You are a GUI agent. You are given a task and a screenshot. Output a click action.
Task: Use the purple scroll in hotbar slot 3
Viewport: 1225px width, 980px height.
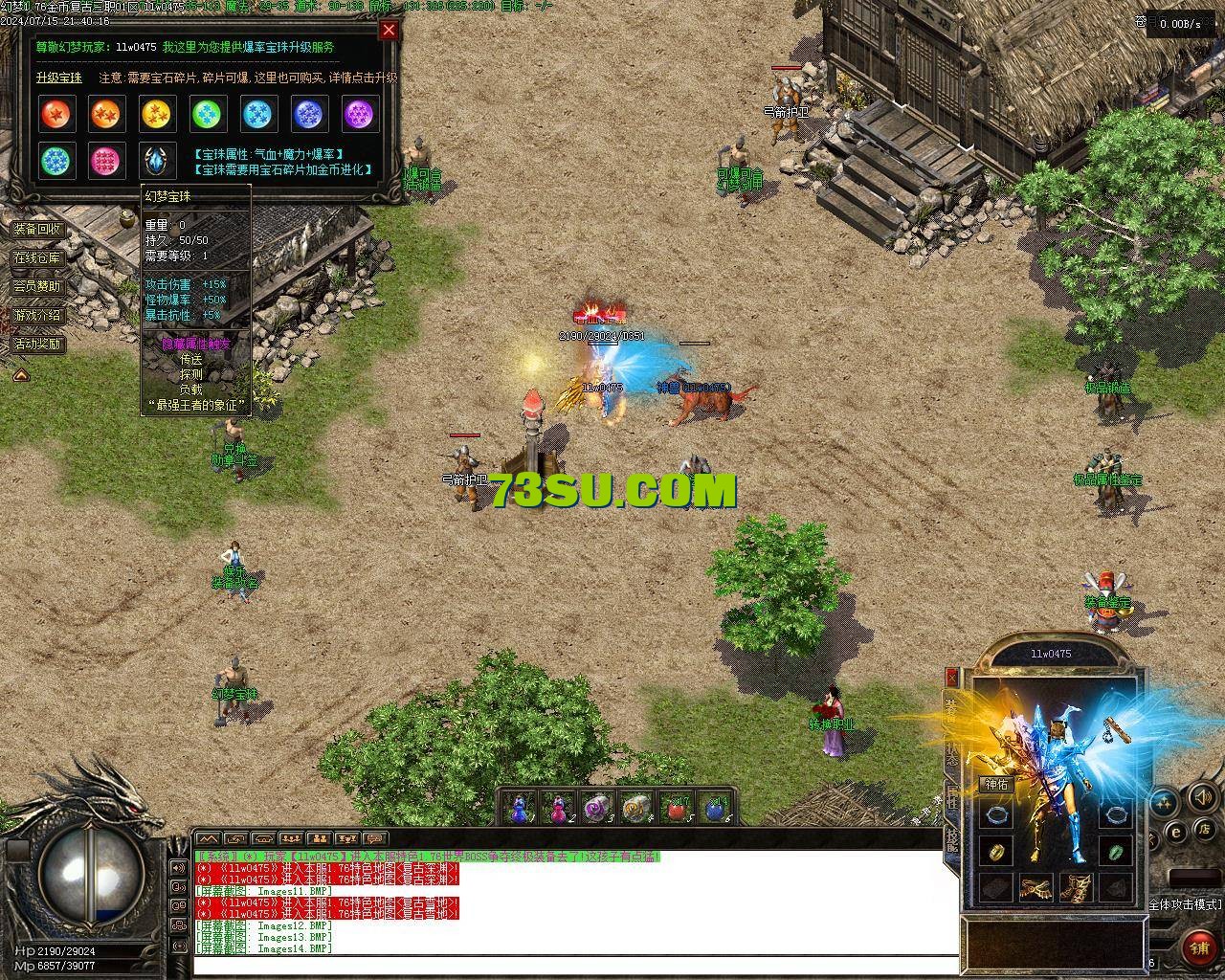597,808
